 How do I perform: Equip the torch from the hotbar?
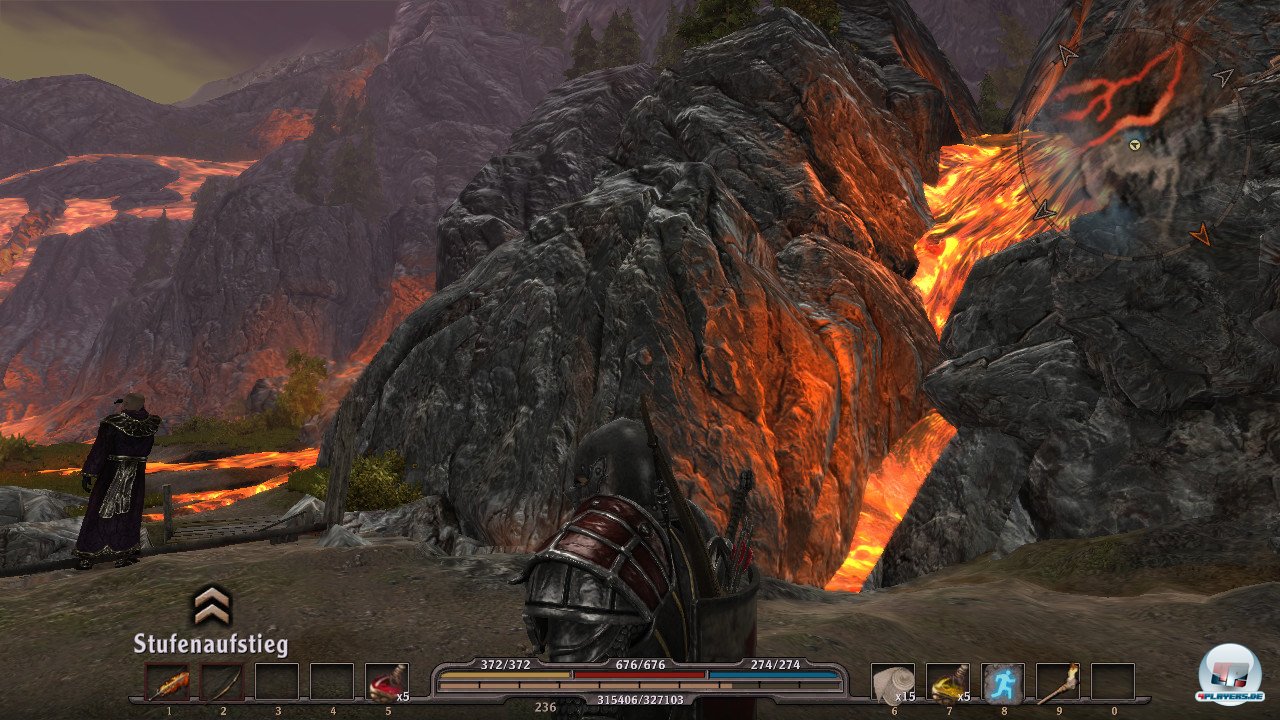(1057, 682)
